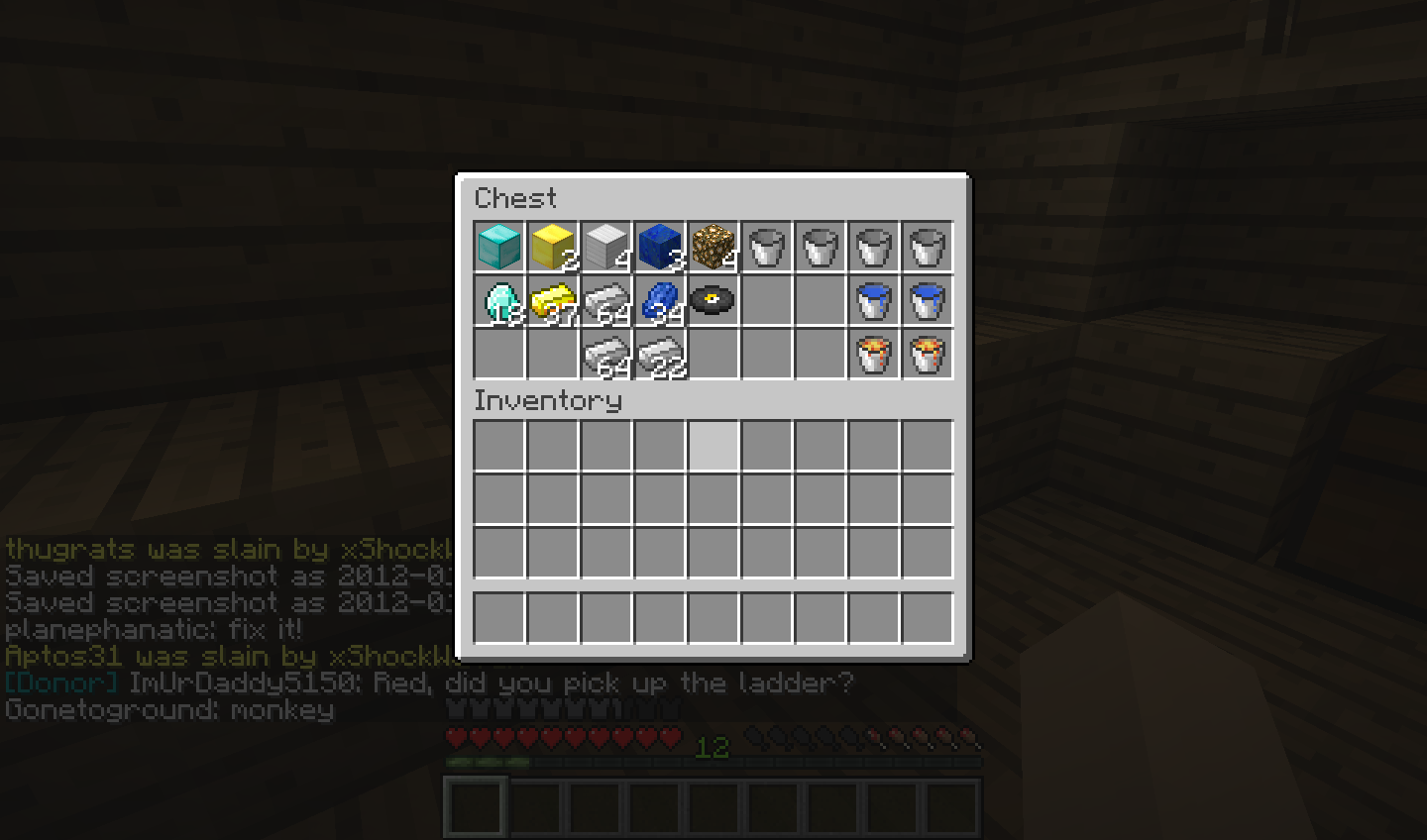
Task: Take the iron ingot stack of 22
Action: point(658,355)
